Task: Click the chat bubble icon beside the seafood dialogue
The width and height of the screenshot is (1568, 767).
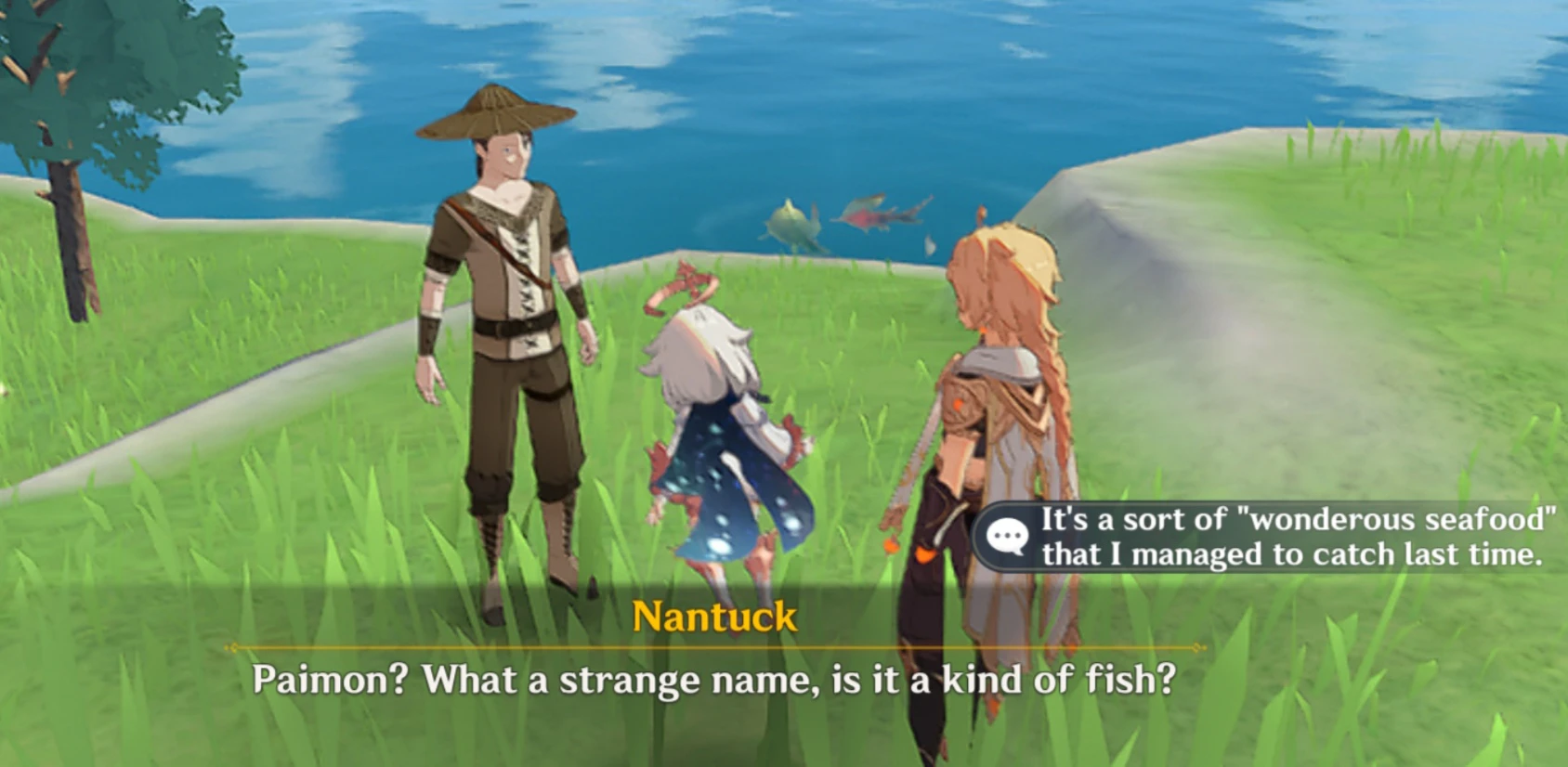Action: pyautogui.click(x=1008, y=532)
